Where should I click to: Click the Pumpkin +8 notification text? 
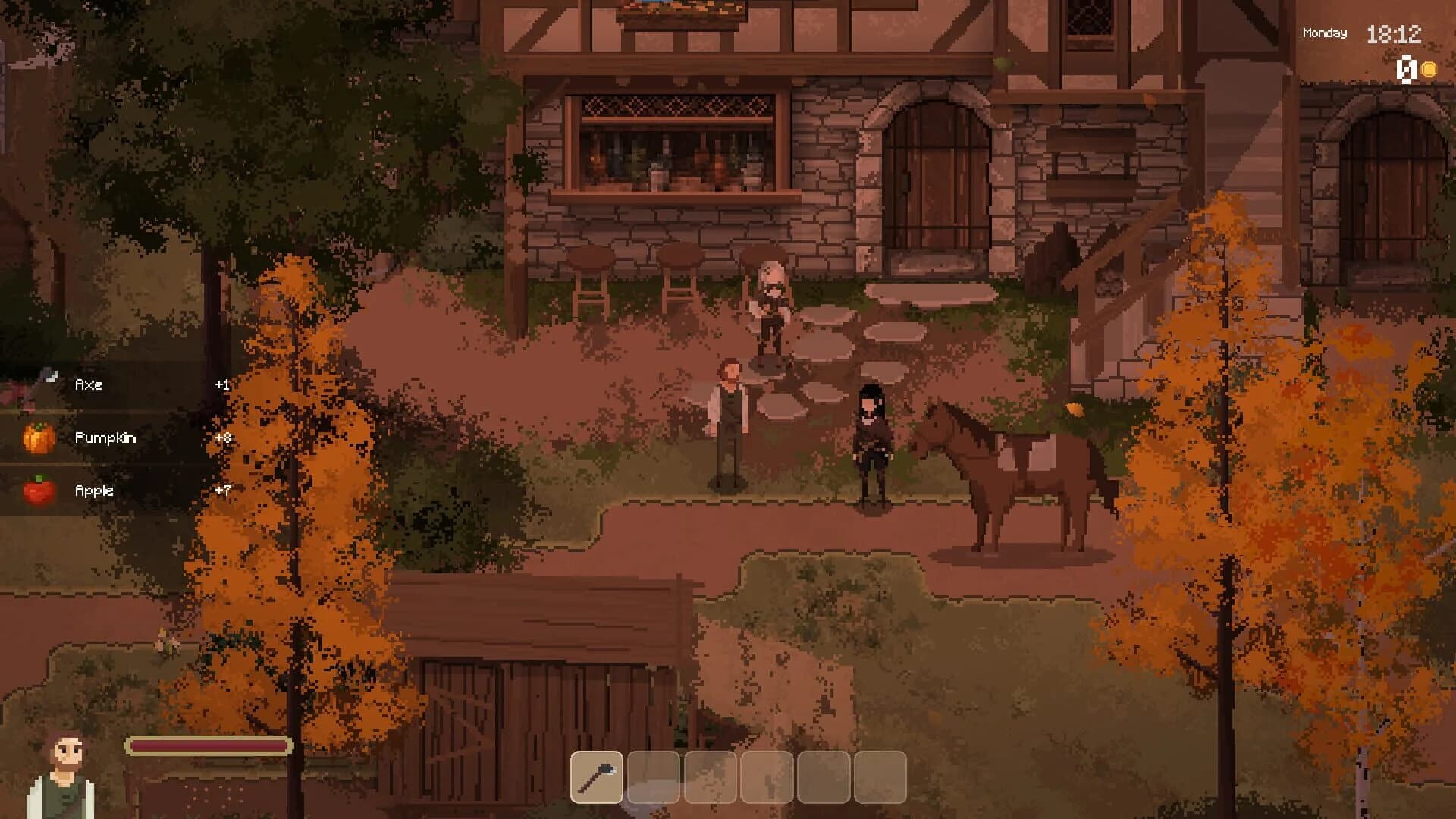(x=106, y=438)
